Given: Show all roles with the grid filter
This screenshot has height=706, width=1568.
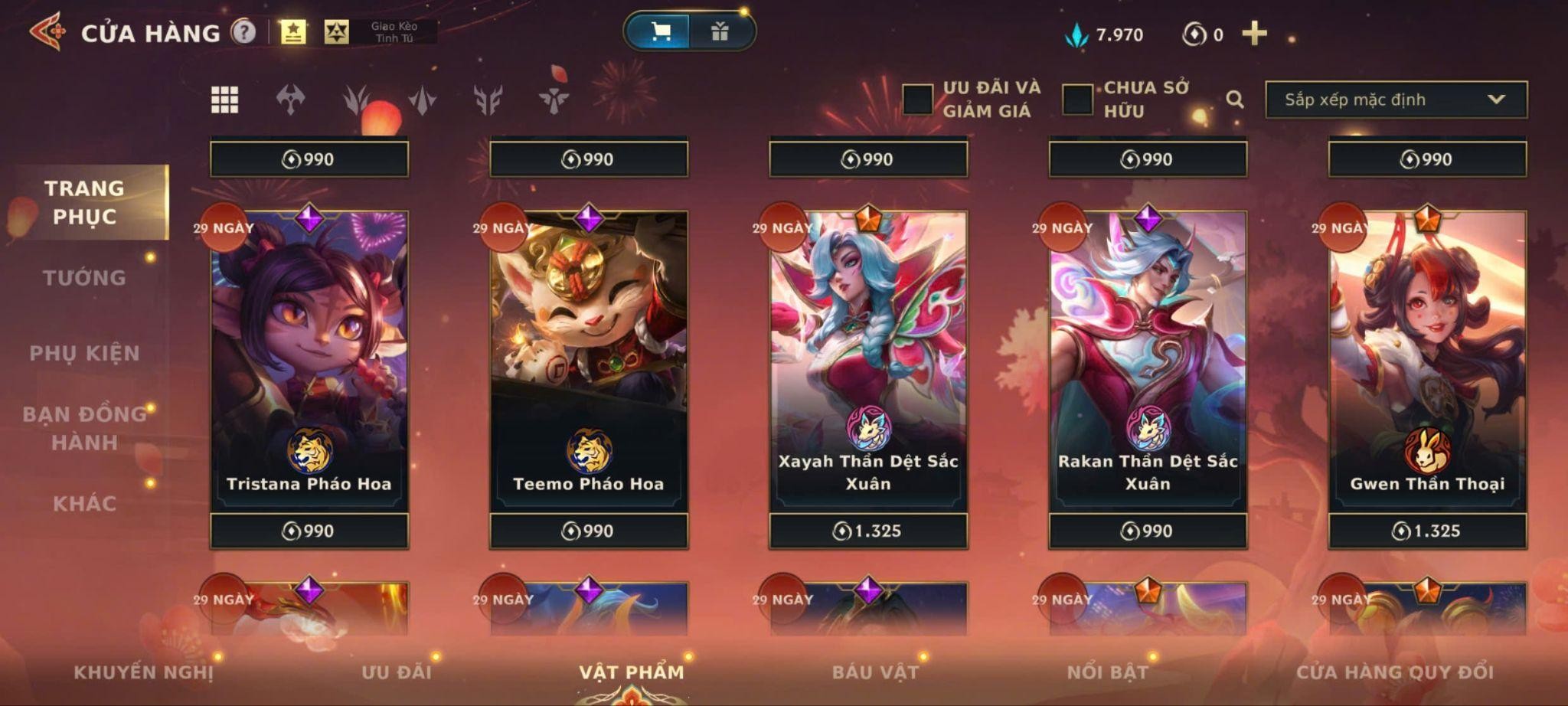Looking at the screenshot, I should [224, 100].
